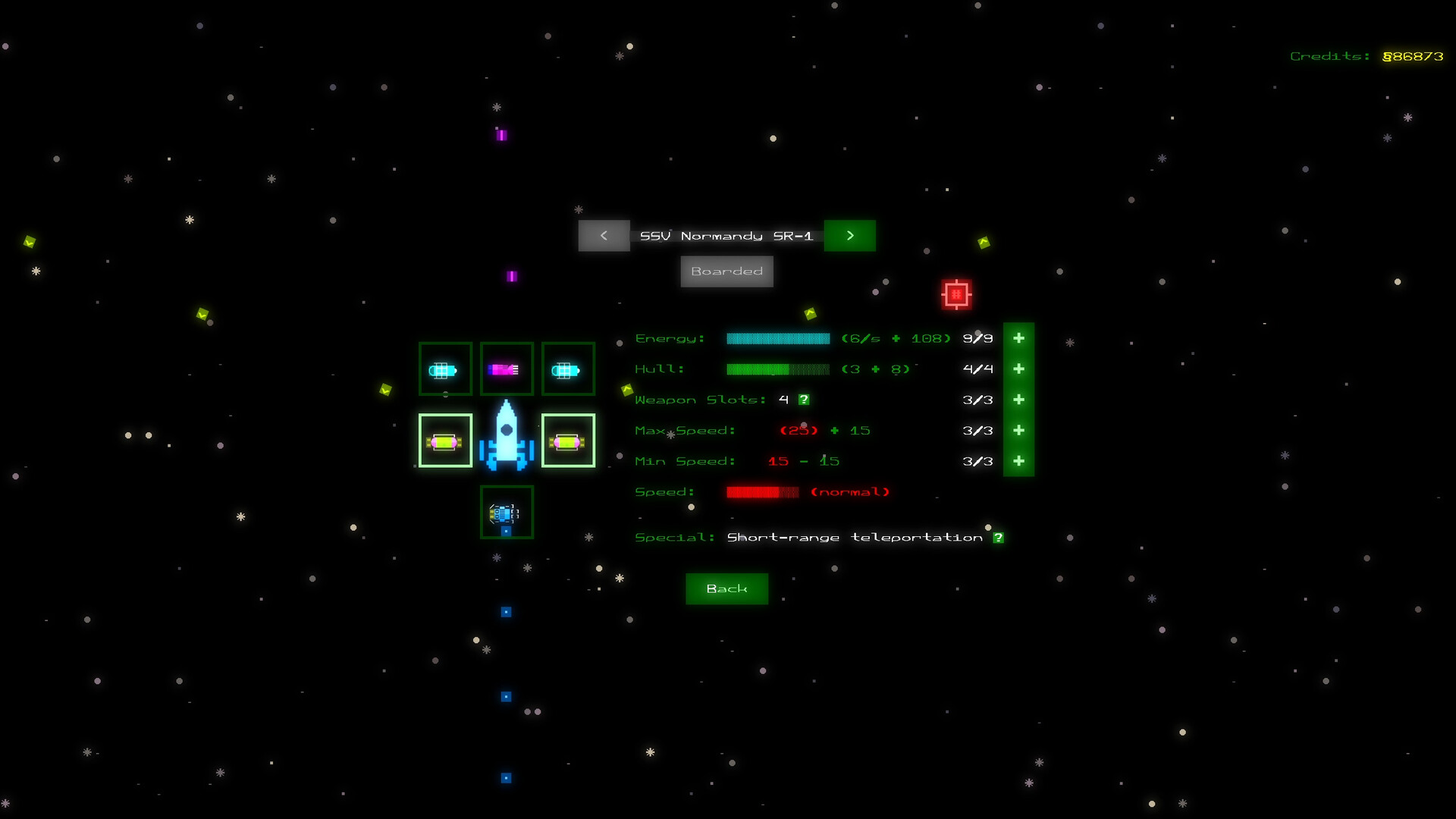Image resolution: width=1456 pixels, height=819 pixels.
Task: Click the red Speed bar
Action: pos(762,491)
